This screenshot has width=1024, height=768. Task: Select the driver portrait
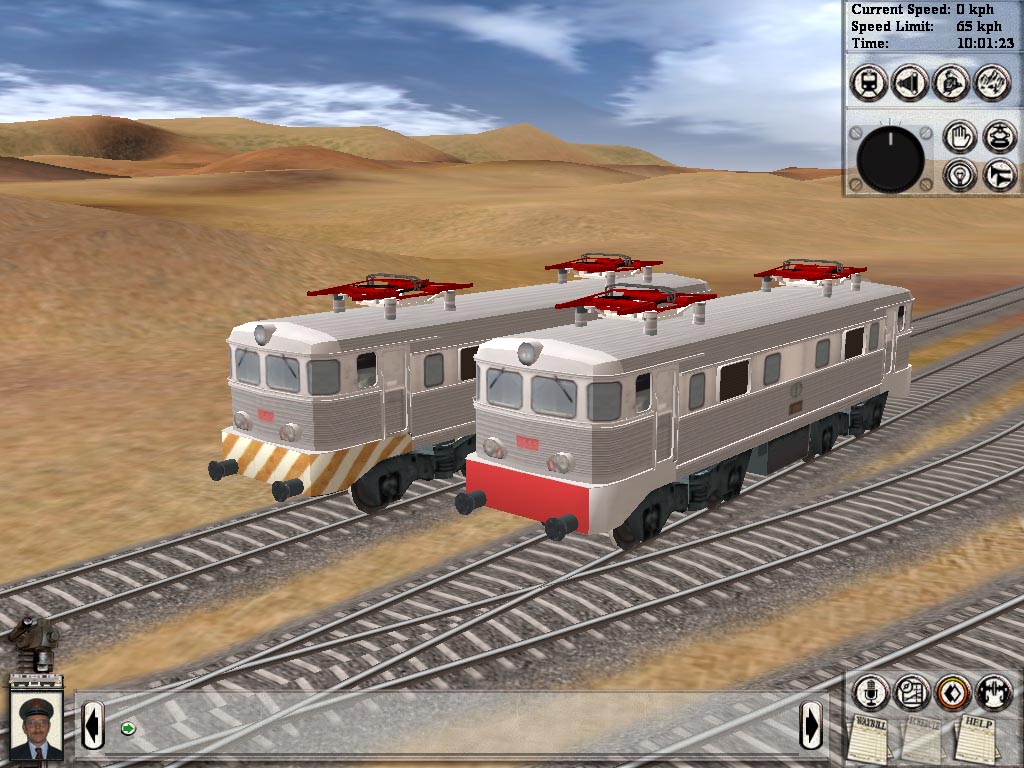[x=36, y=726]
